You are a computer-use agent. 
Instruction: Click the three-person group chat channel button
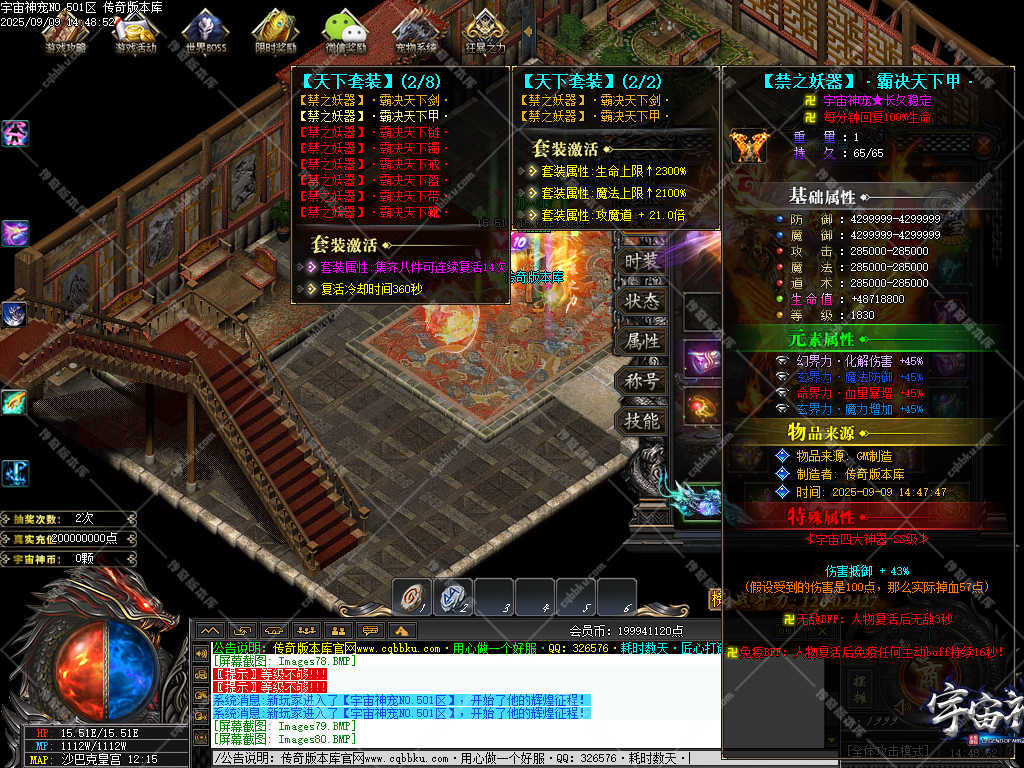click(x=306, y=630)
